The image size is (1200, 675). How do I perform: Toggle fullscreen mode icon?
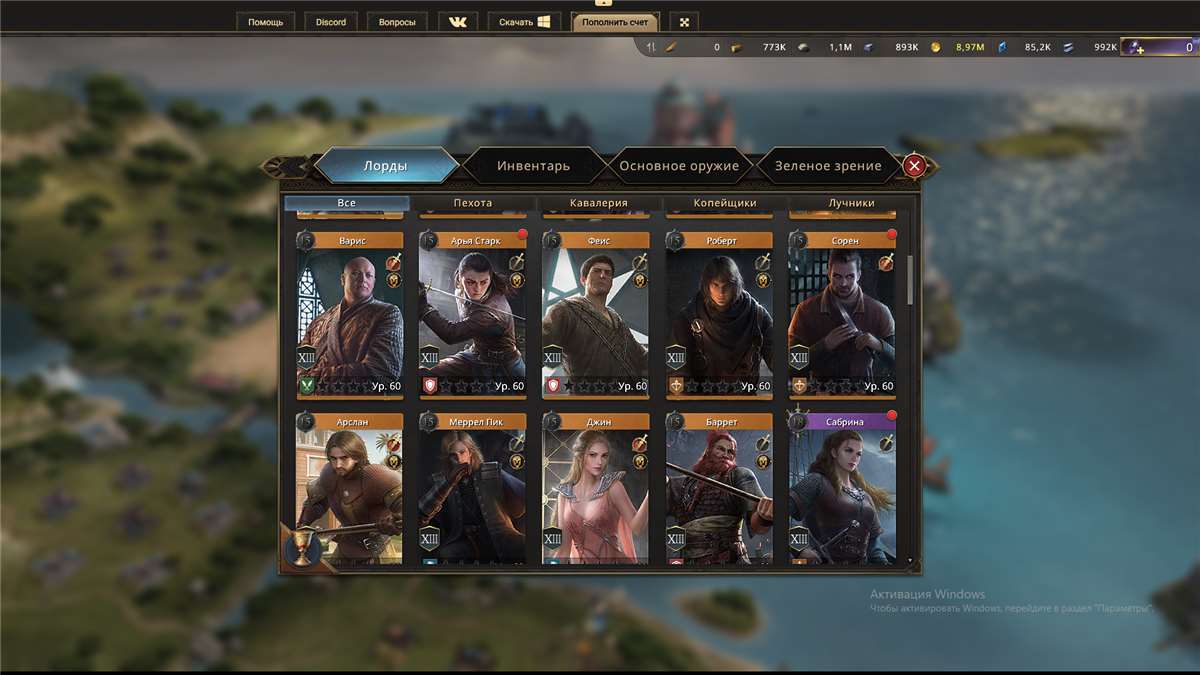684,22
